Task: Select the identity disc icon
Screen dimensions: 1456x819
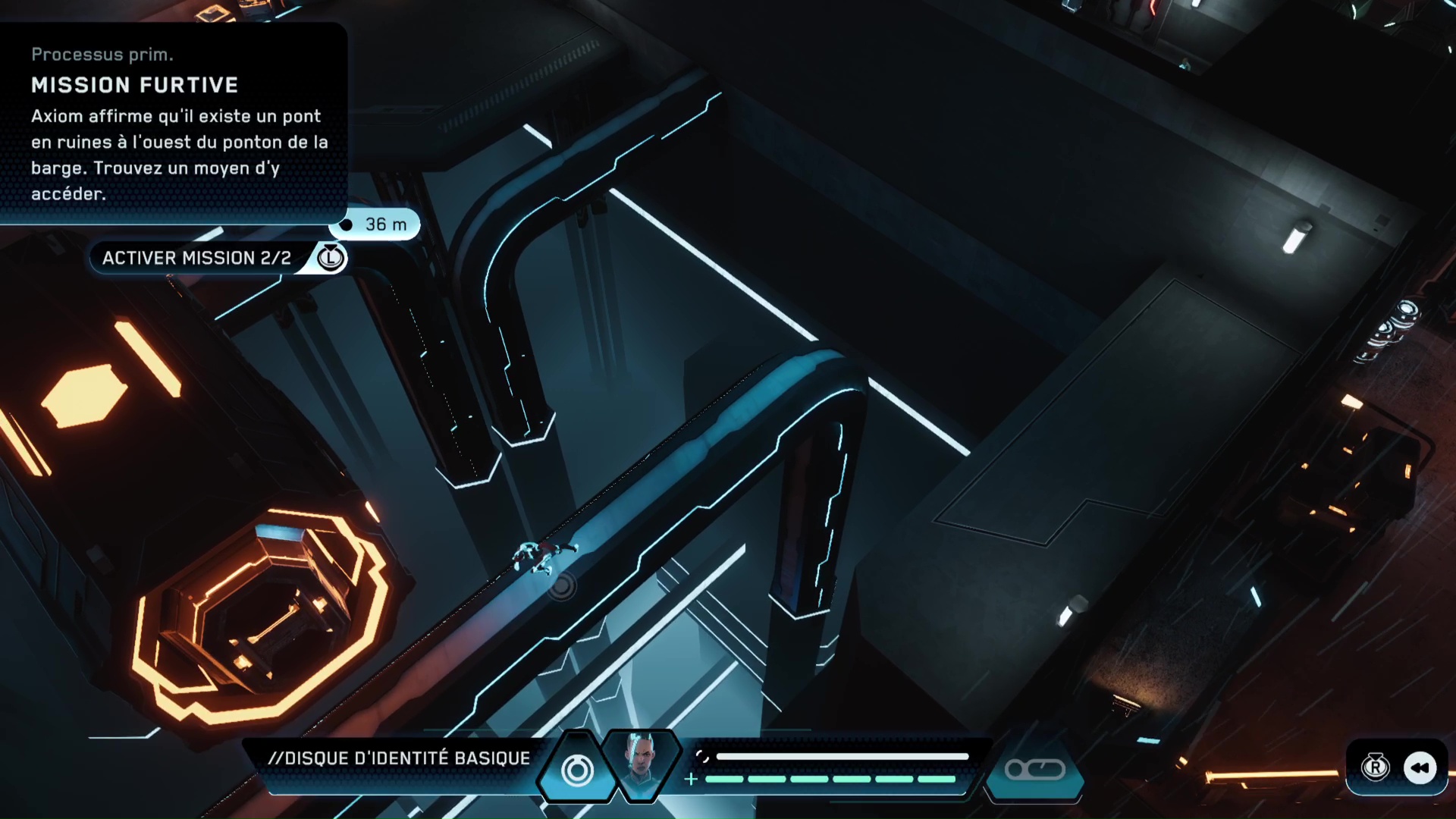Action: coord(576,770)
